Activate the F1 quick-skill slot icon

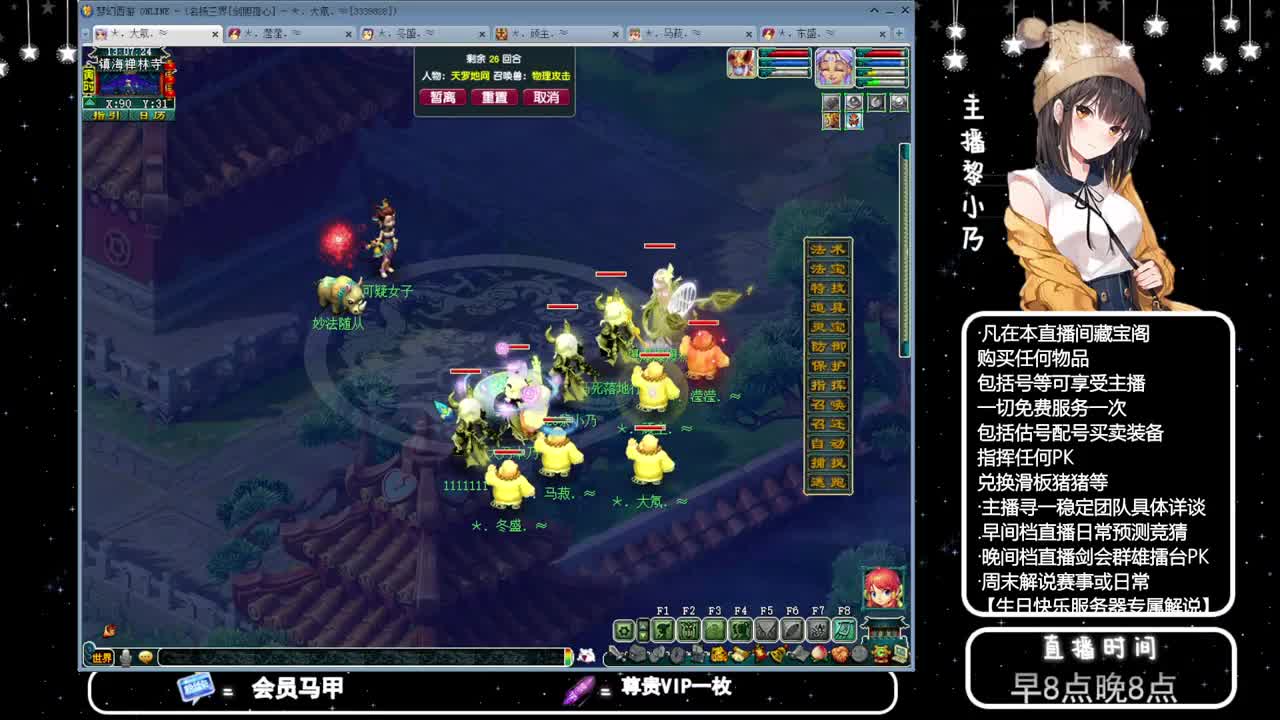pyautogui.click(x=662, y=630)
